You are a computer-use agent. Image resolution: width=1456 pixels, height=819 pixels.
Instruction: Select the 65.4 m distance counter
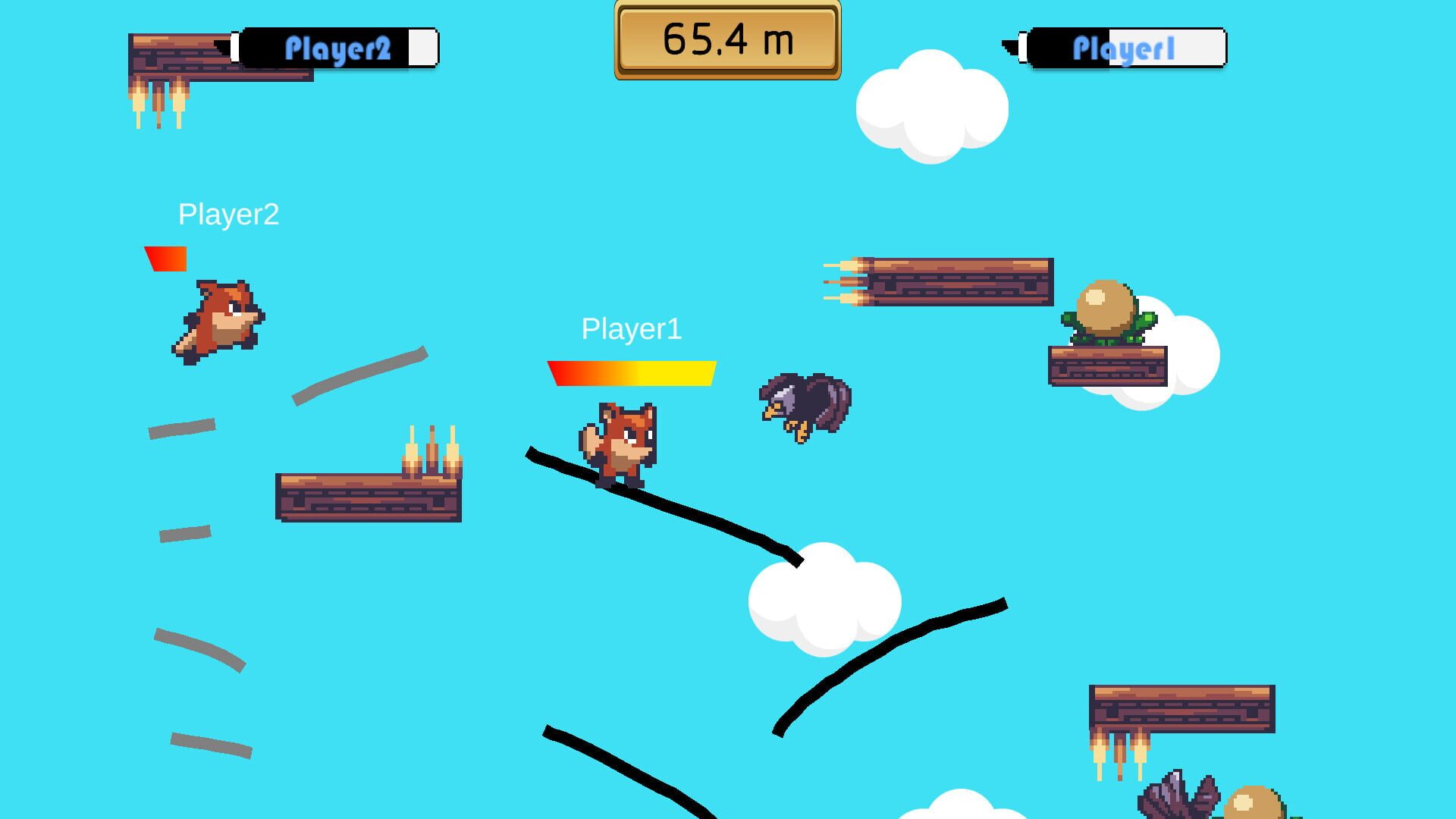click(728, 38)
